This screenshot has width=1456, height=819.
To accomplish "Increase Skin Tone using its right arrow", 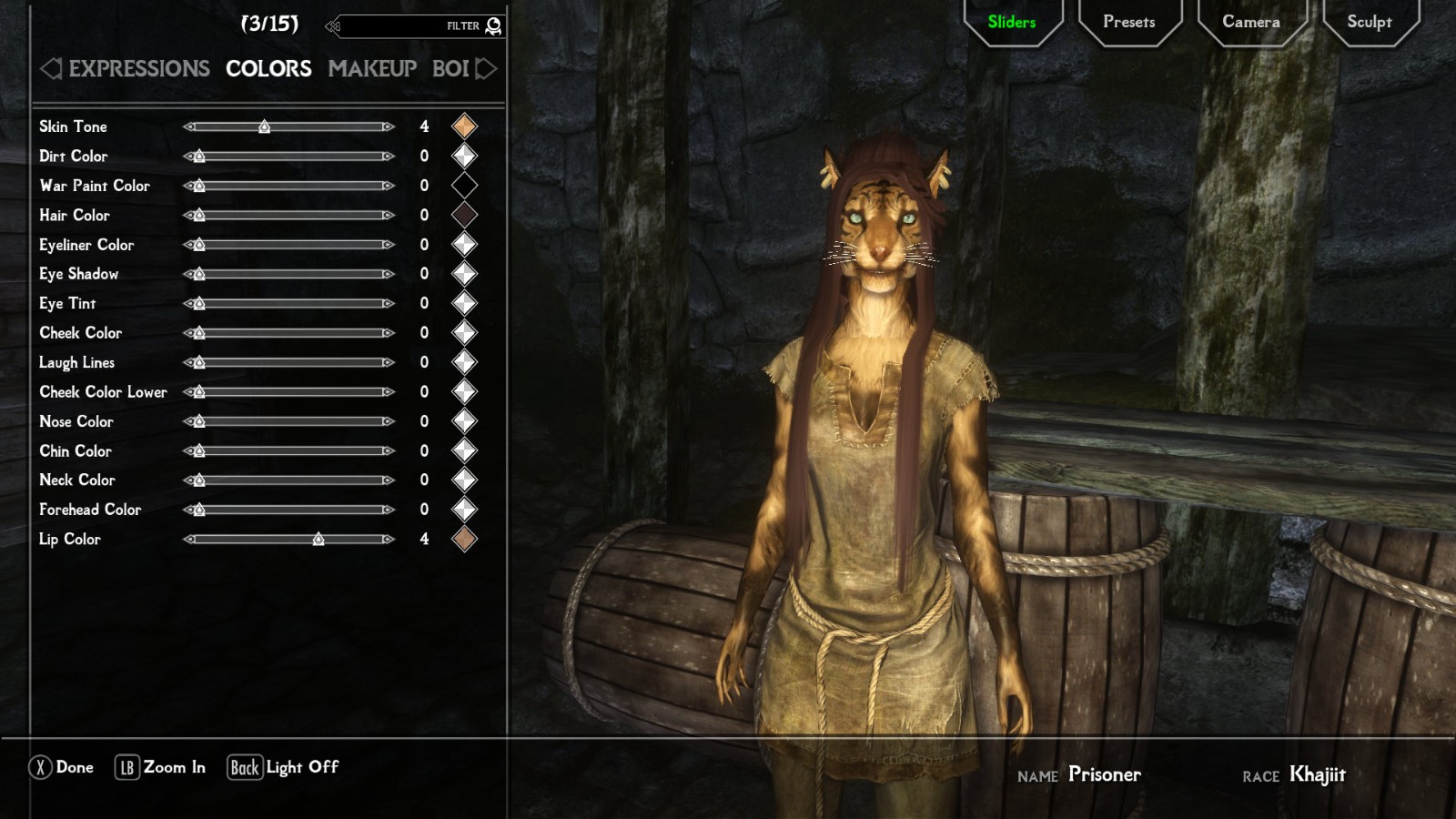I will 389,127.
